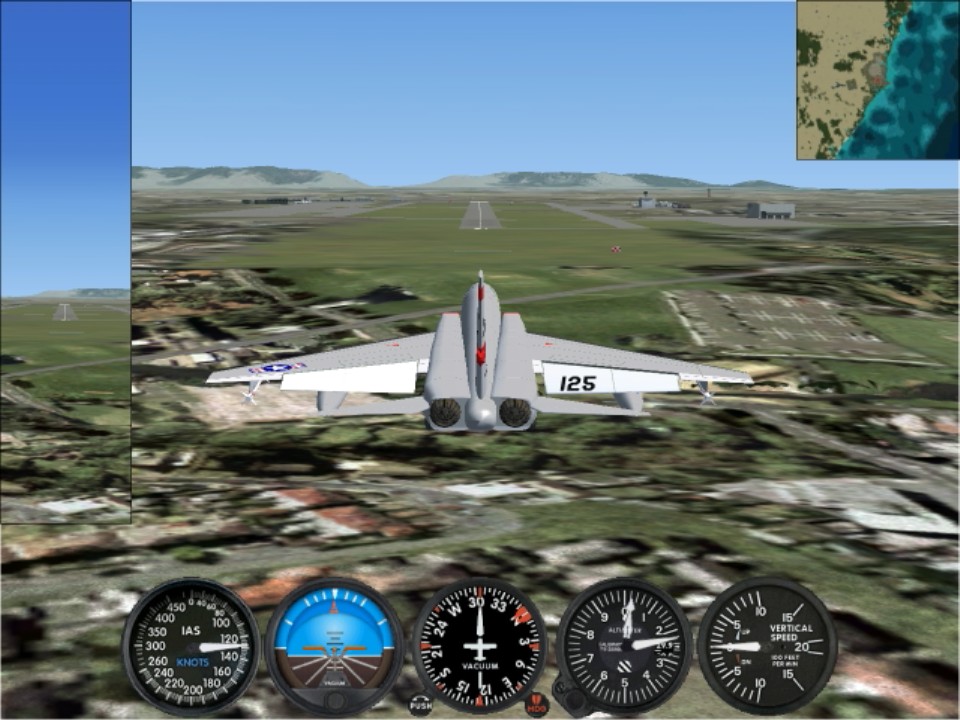Open the terrain minimap in the corner
960x720 pixels.
(877, 80)
